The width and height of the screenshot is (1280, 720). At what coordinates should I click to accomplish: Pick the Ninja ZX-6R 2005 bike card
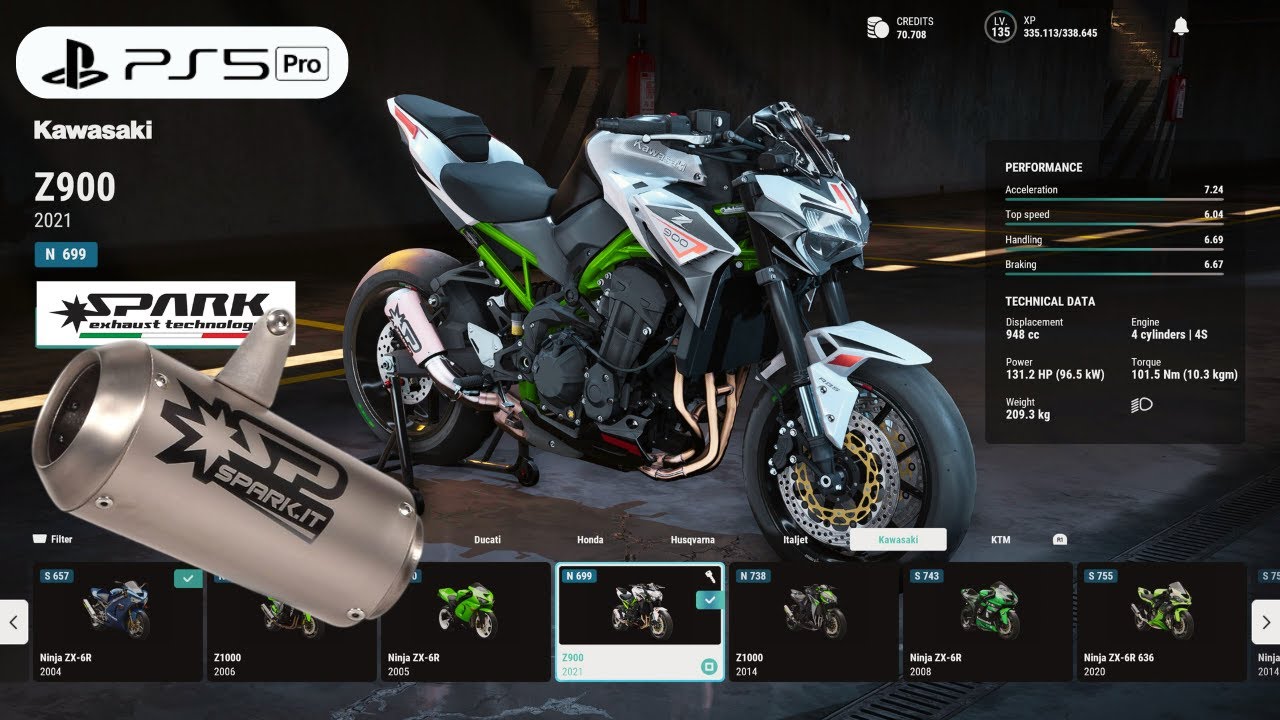(465, 621)
